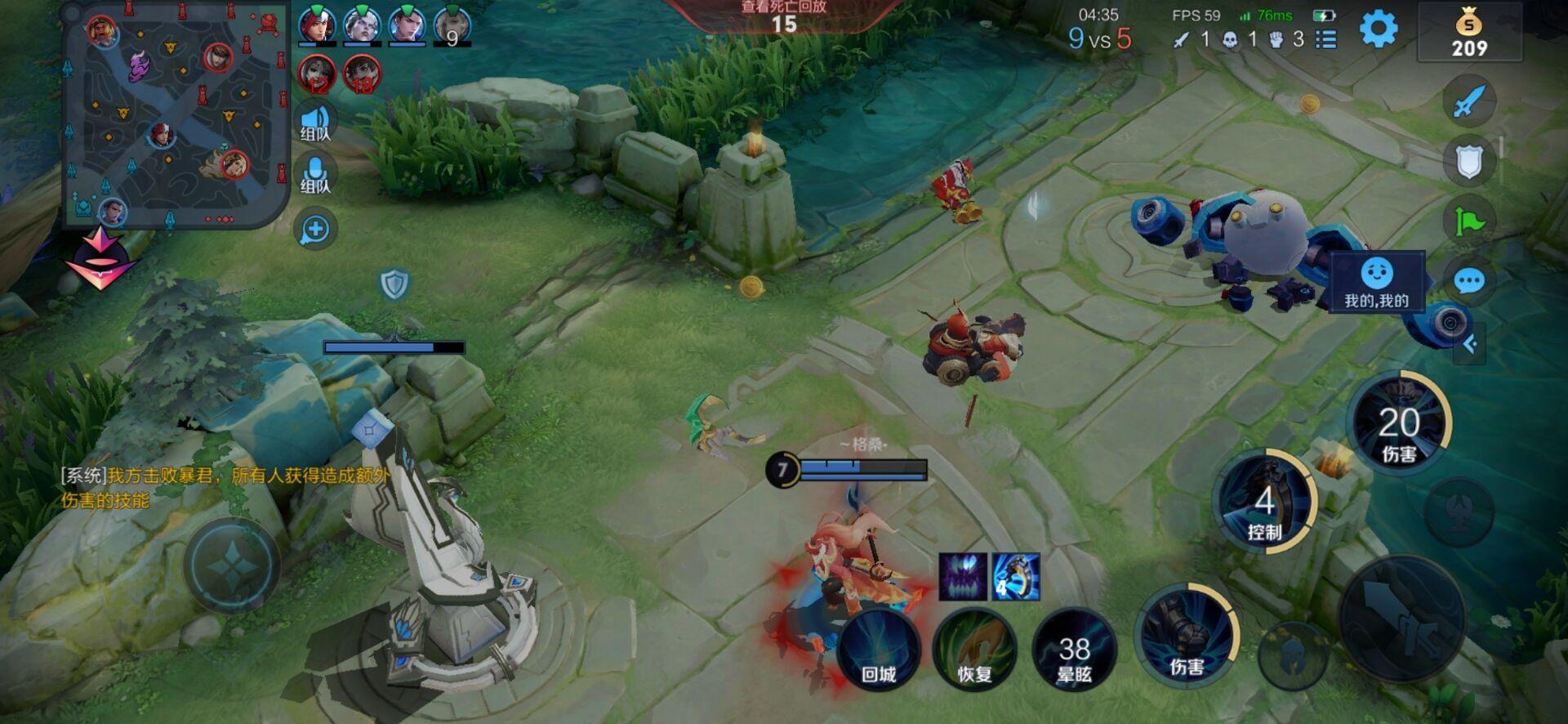This screenshot has height=724, width=1568.
Task: Toggle the 组队 team speaker
Action: 315,124
